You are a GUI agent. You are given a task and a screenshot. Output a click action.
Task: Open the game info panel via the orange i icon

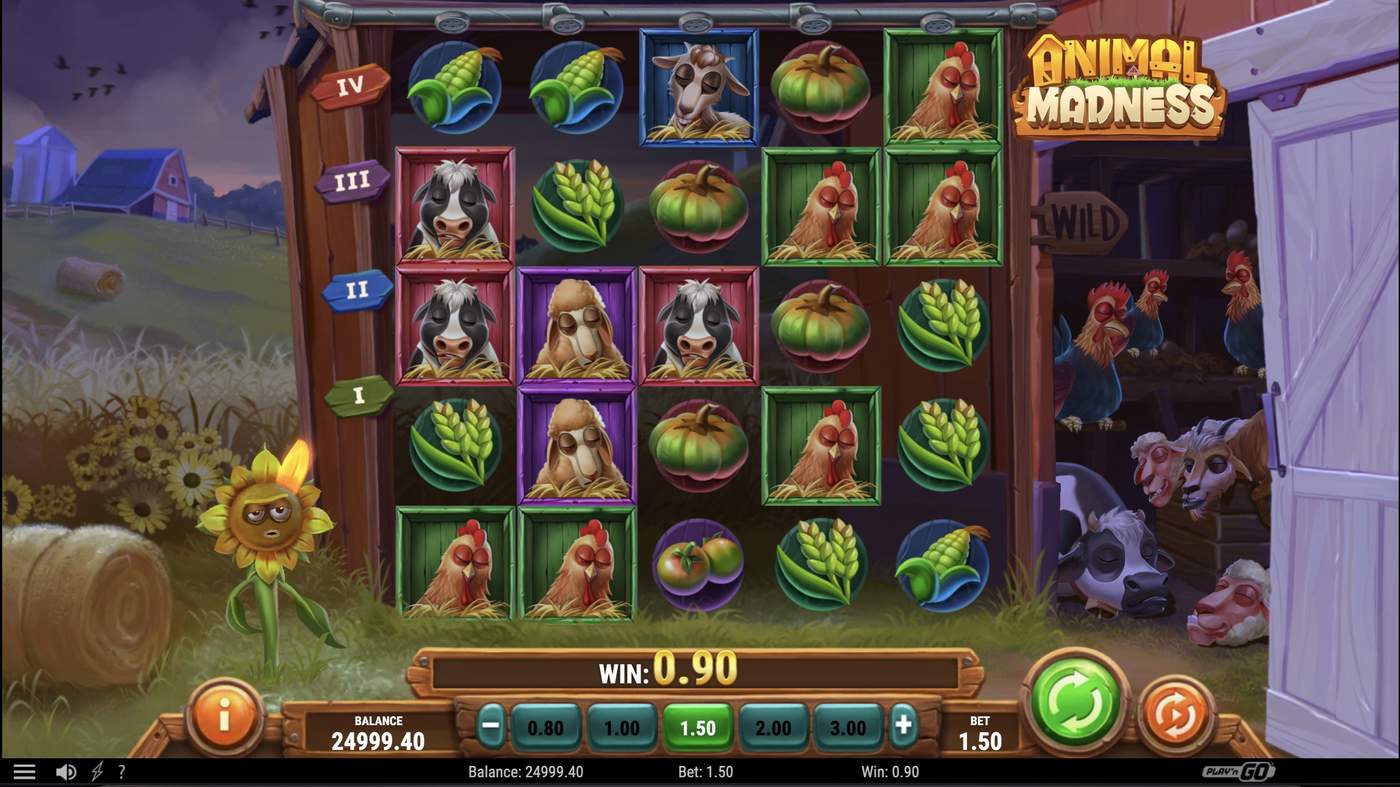[x=224, y=716]
